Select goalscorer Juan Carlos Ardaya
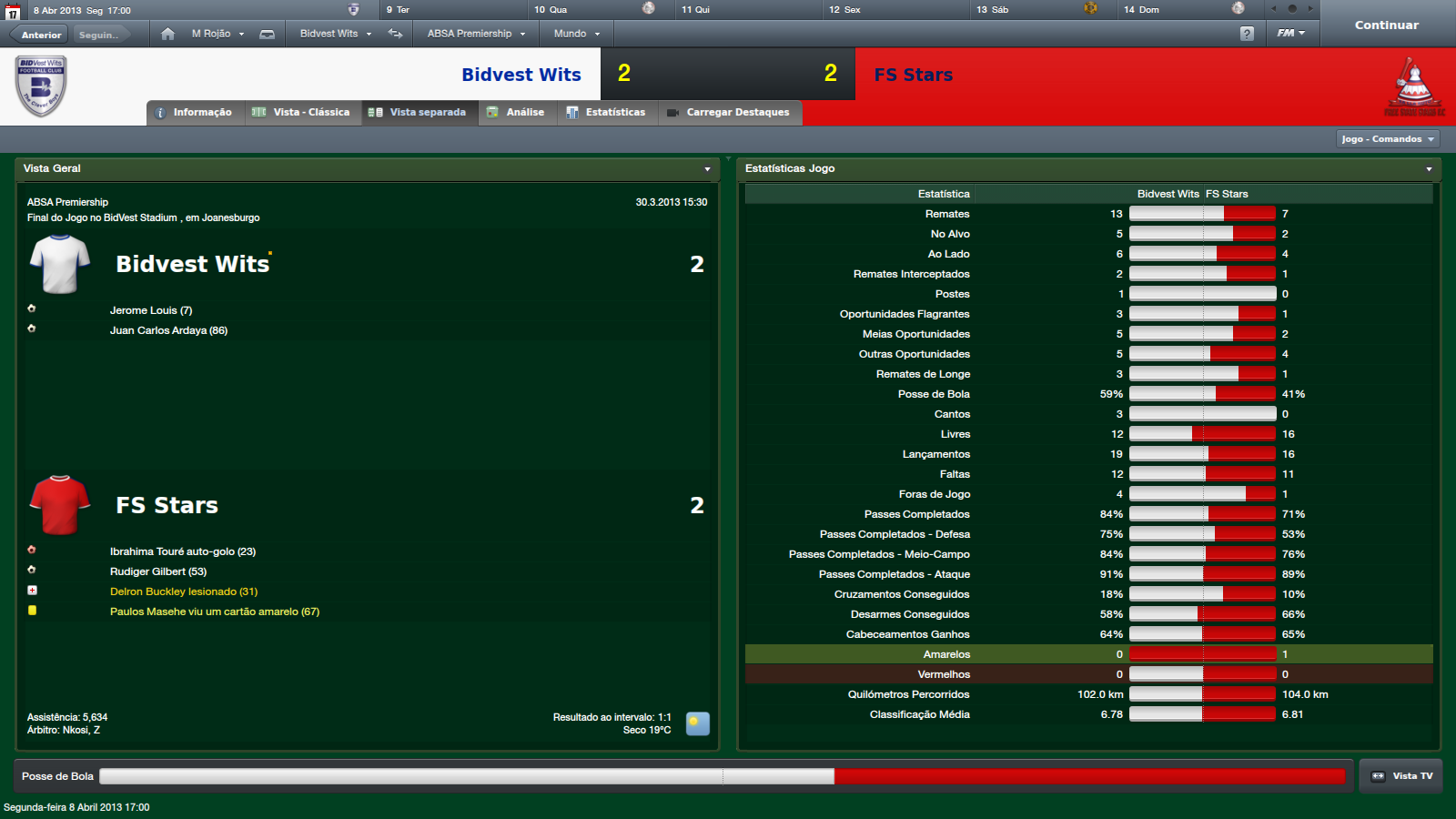The height and width of the screenshot is (819, 1456). [168, 330]
